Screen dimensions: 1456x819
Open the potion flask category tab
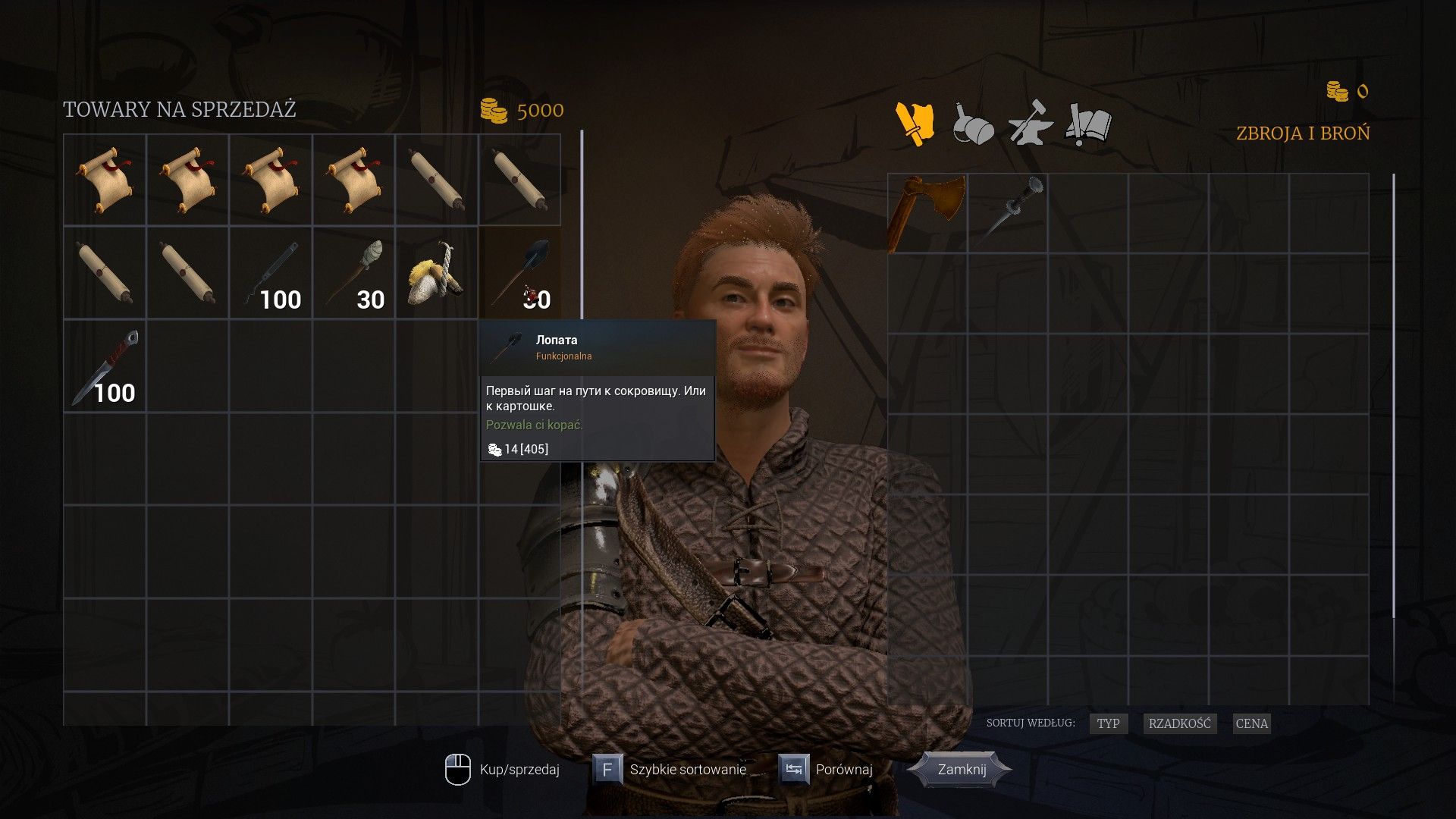(x=973, y=124)
